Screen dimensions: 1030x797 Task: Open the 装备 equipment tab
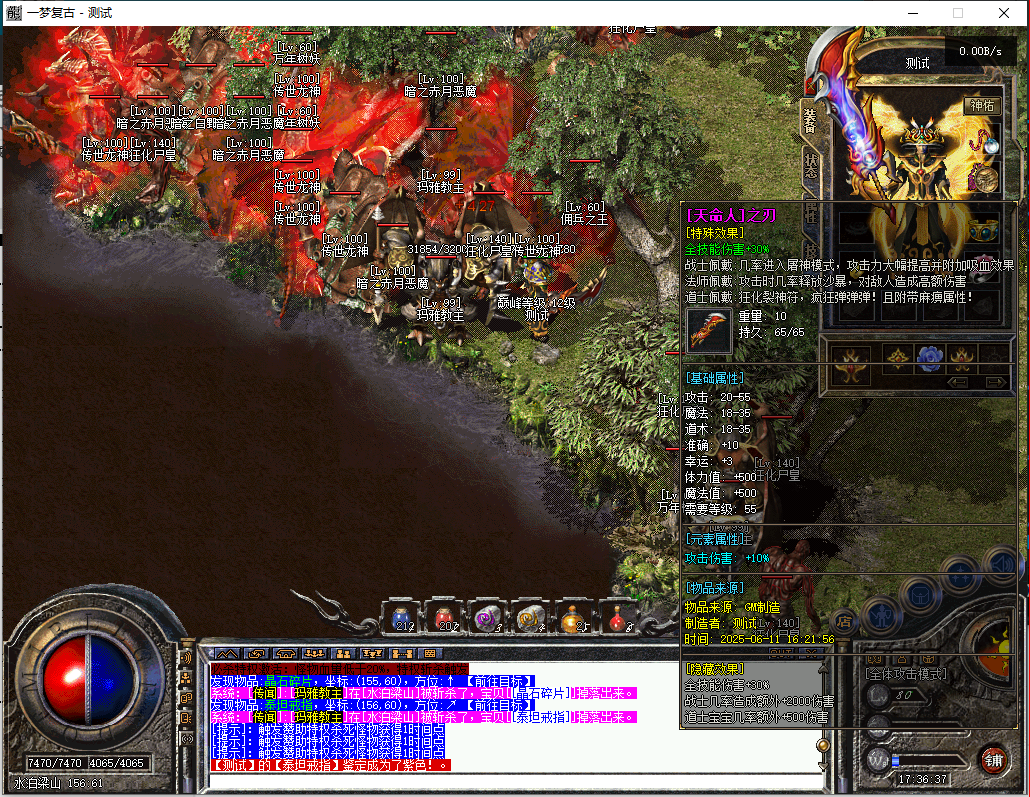(810, 118)
